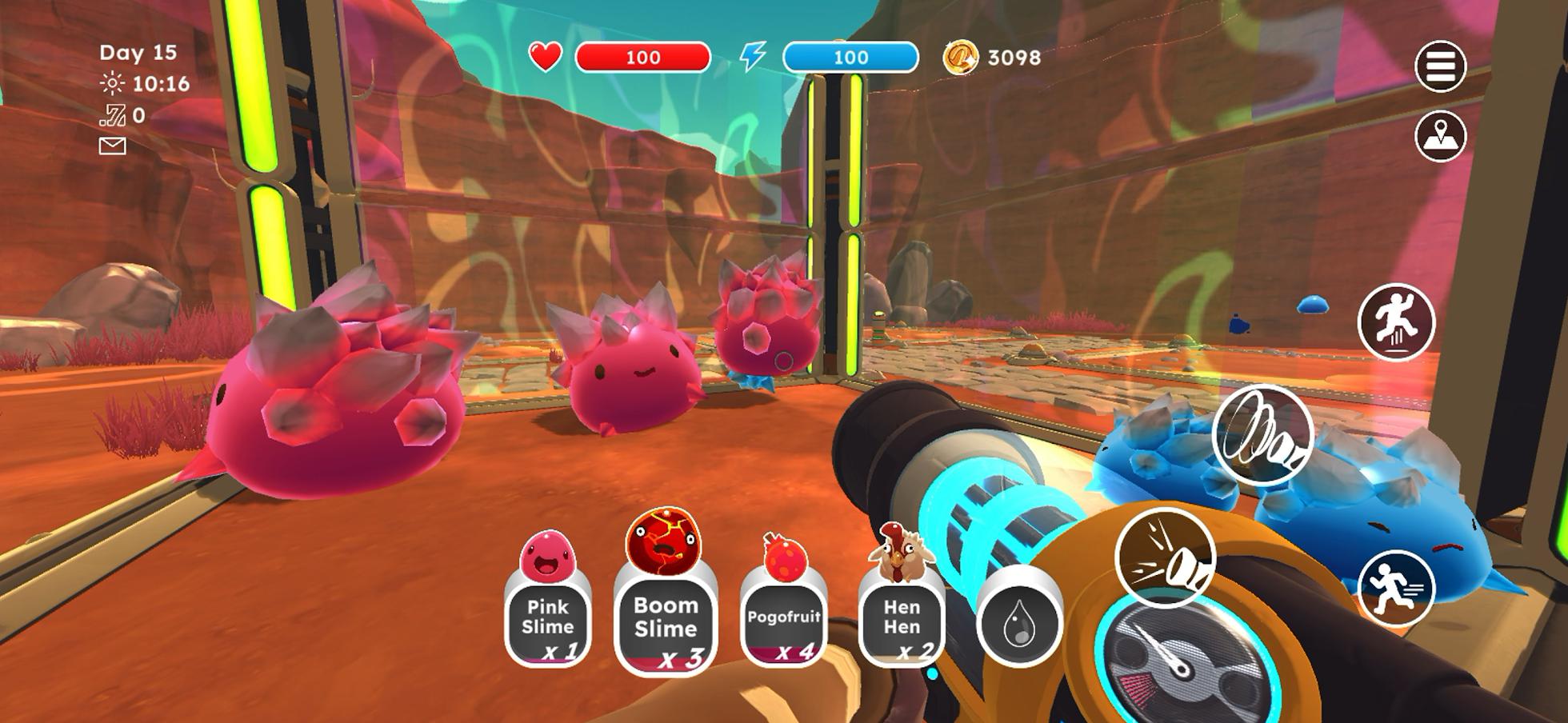This screenshot has width=1568, height=723.
Task: Click the coin currency icon
Action: (x=962, y=57)
